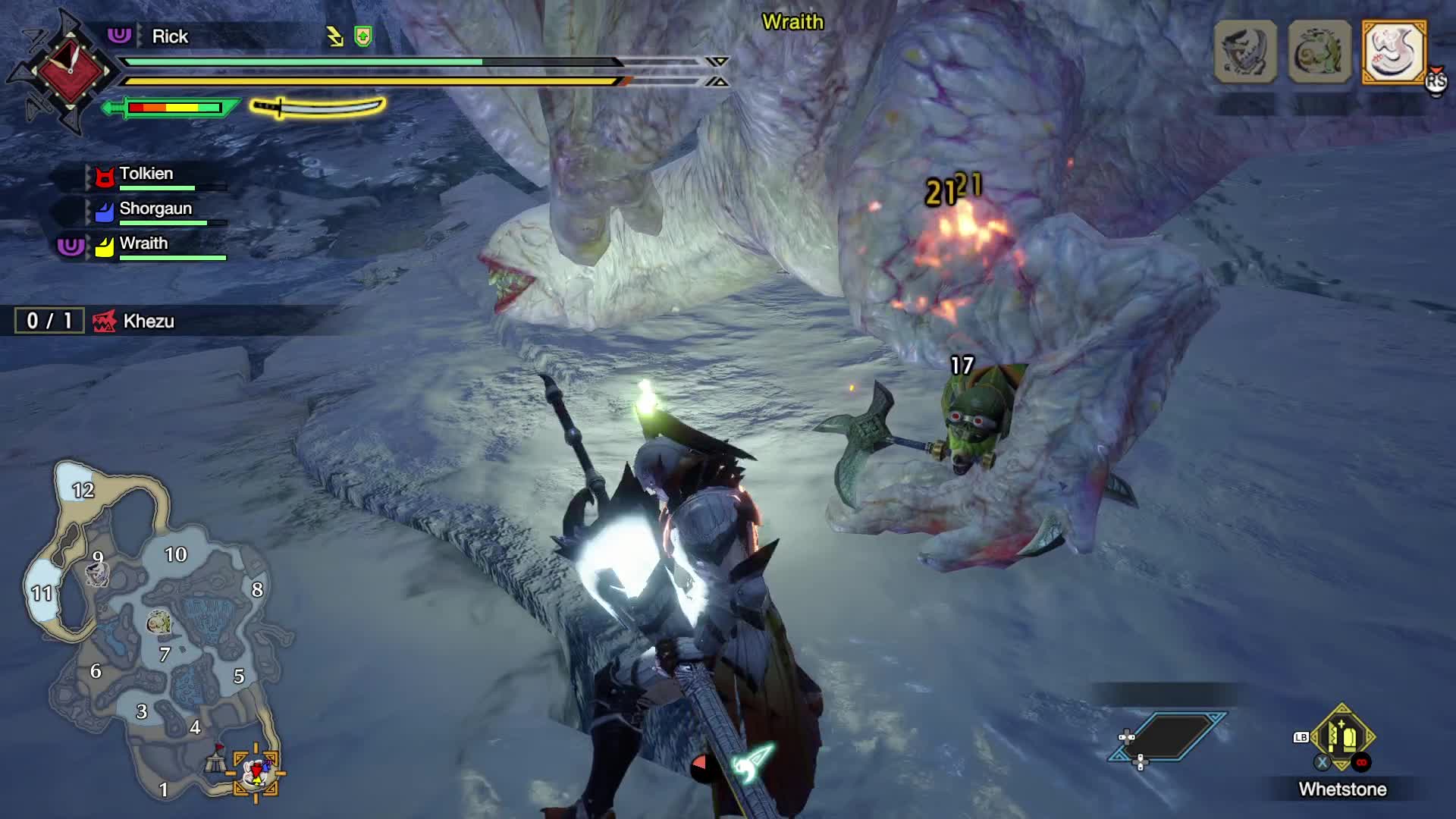This screenshot has width=1456, height=819.
Task: Select Shorgaun in the party list
Action: point(155,209)
